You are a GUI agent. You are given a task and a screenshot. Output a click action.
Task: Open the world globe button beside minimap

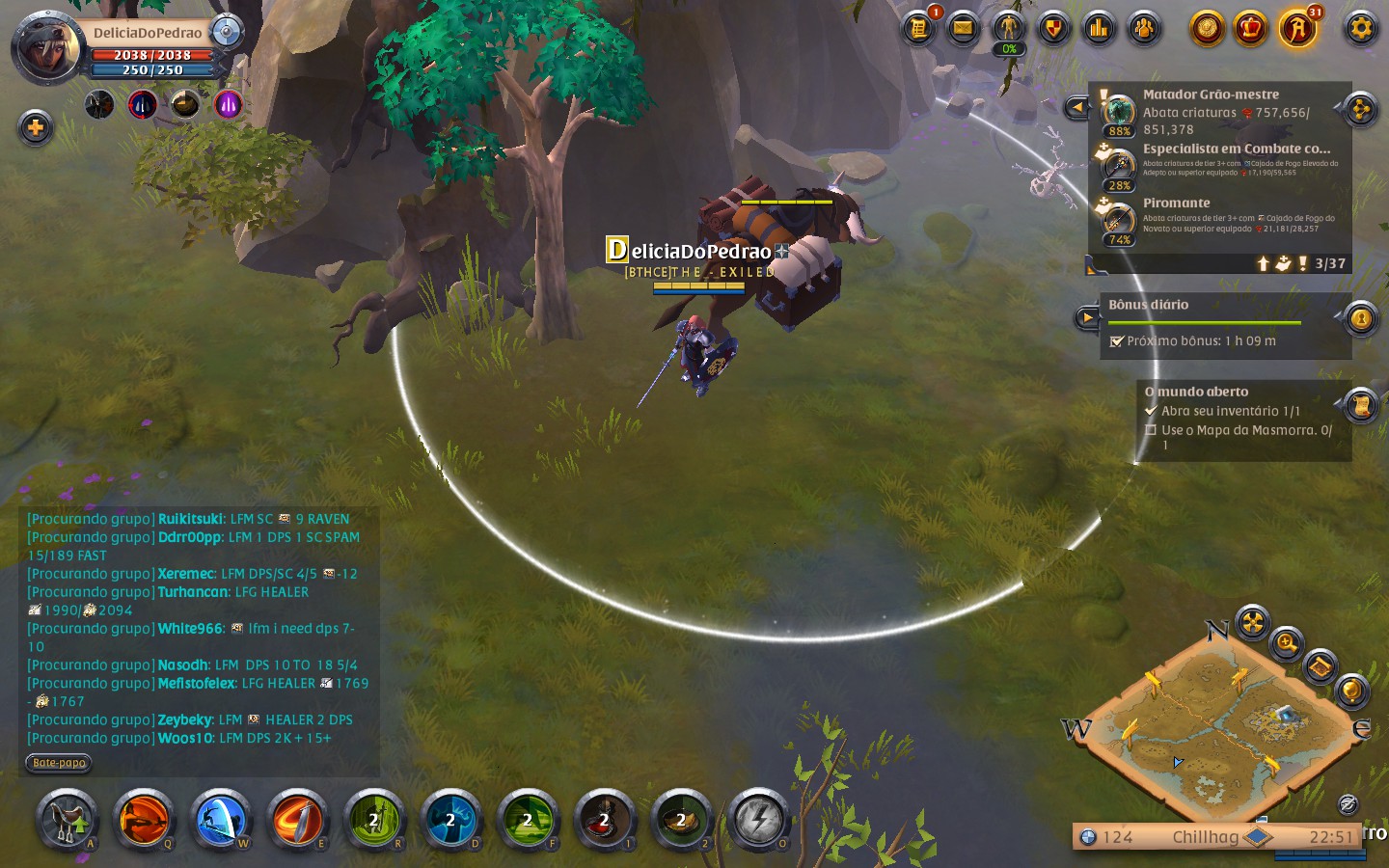pos(1351,691)
